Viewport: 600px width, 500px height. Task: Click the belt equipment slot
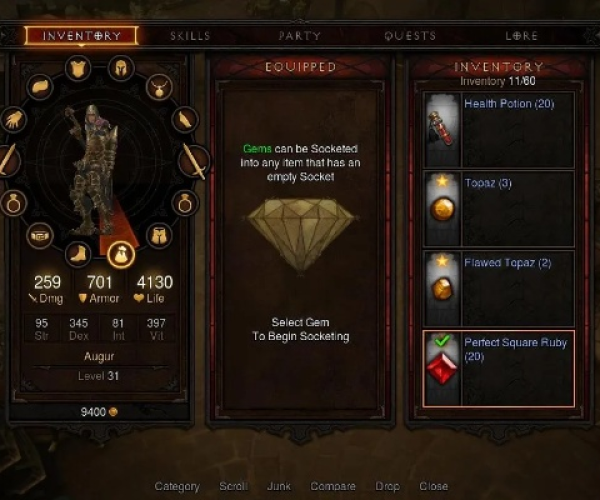[x=39, y=236]
